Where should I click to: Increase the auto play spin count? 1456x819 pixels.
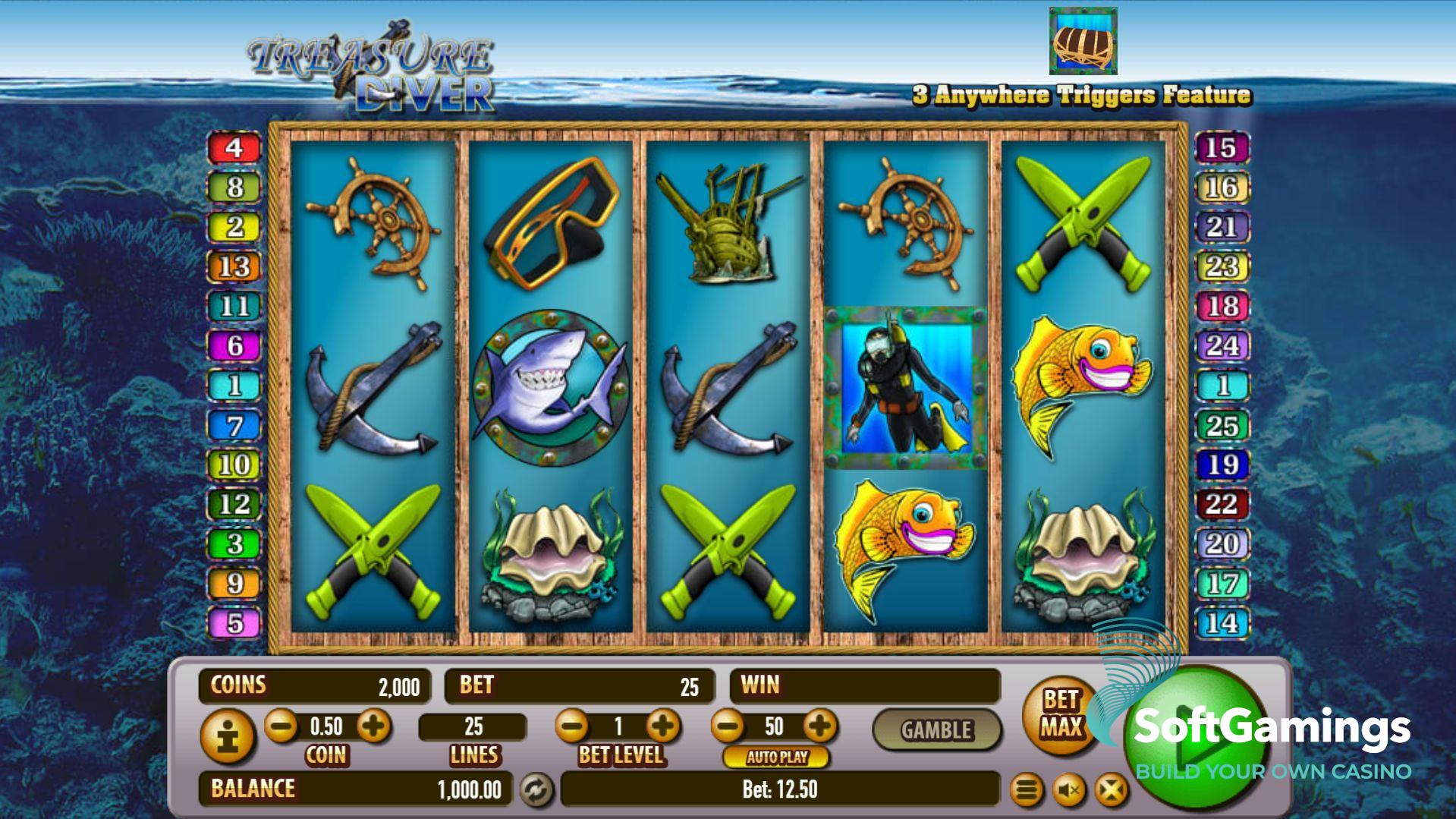[819, 726]
